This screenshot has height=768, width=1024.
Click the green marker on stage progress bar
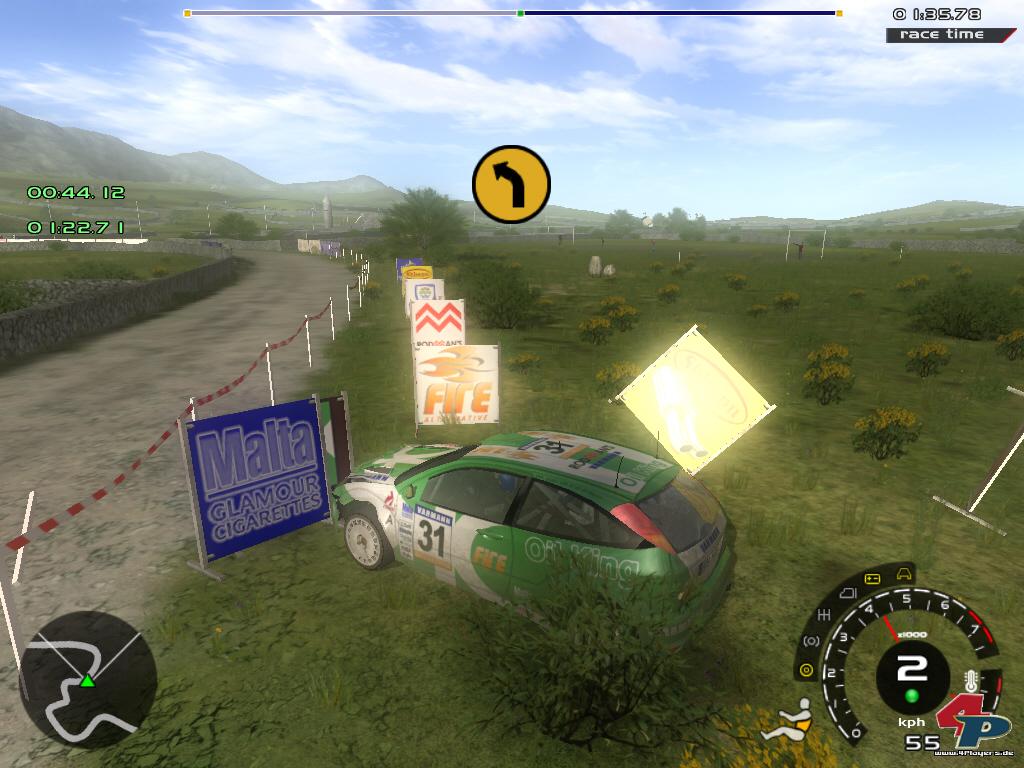520,13
